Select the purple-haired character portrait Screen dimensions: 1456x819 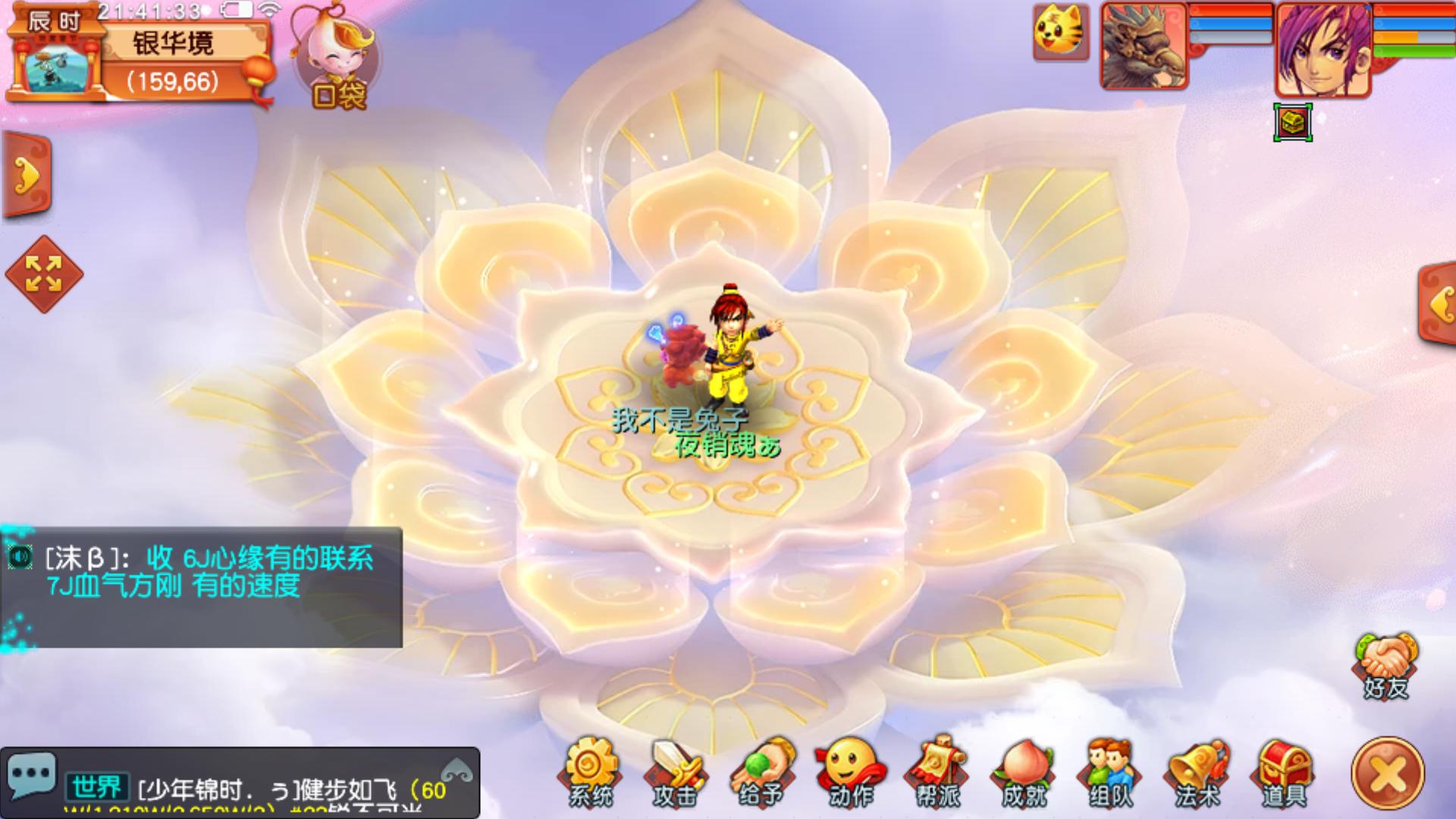click(x=1323, y=49)
